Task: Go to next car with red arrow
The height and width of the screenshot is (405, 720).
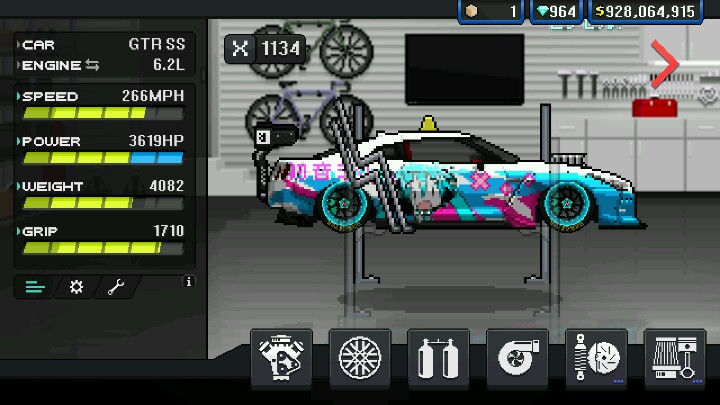Action: tap(665, 65)
